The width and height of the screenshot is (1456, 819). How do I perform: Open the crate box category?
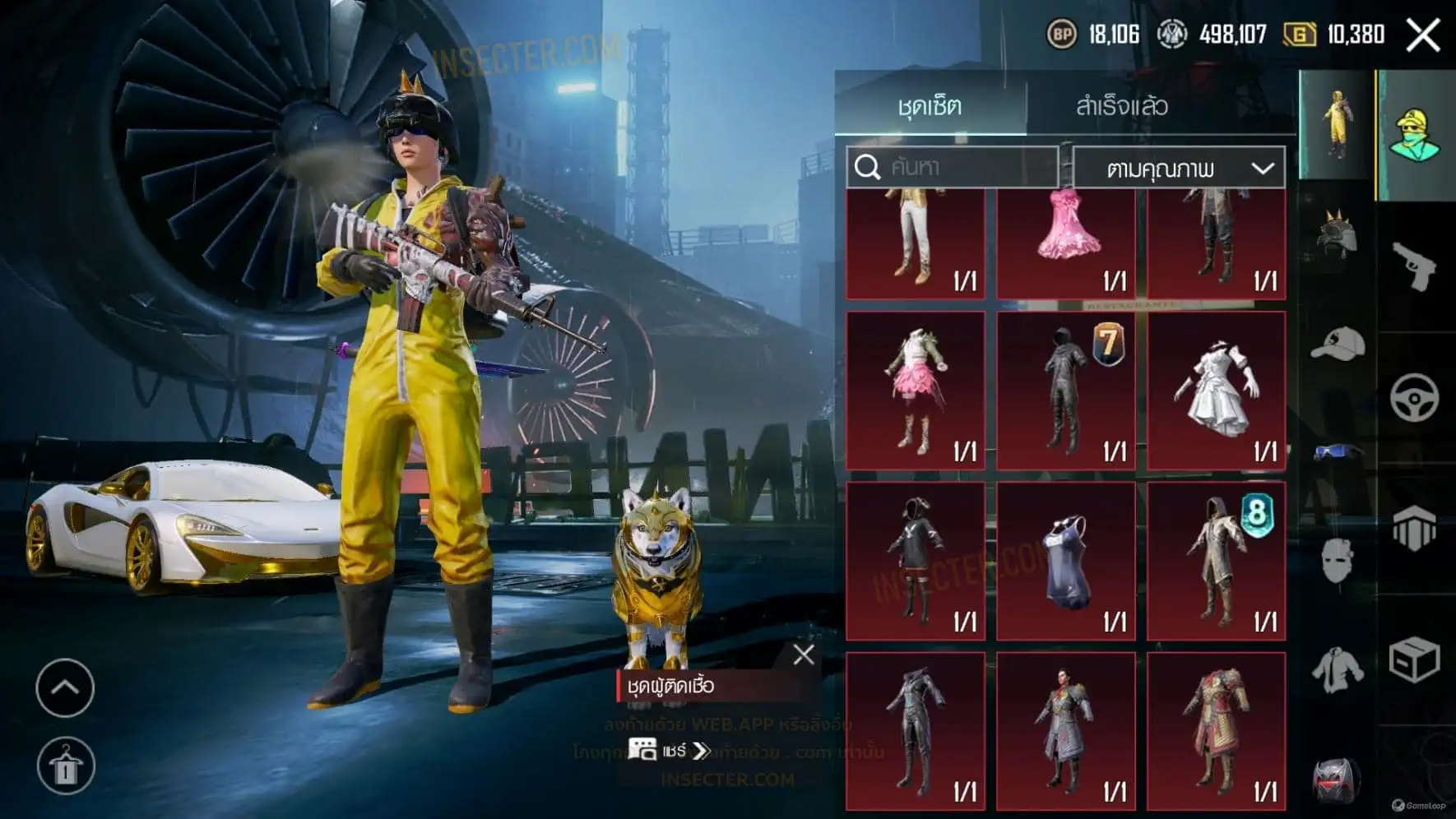(x=1414, y=659)
